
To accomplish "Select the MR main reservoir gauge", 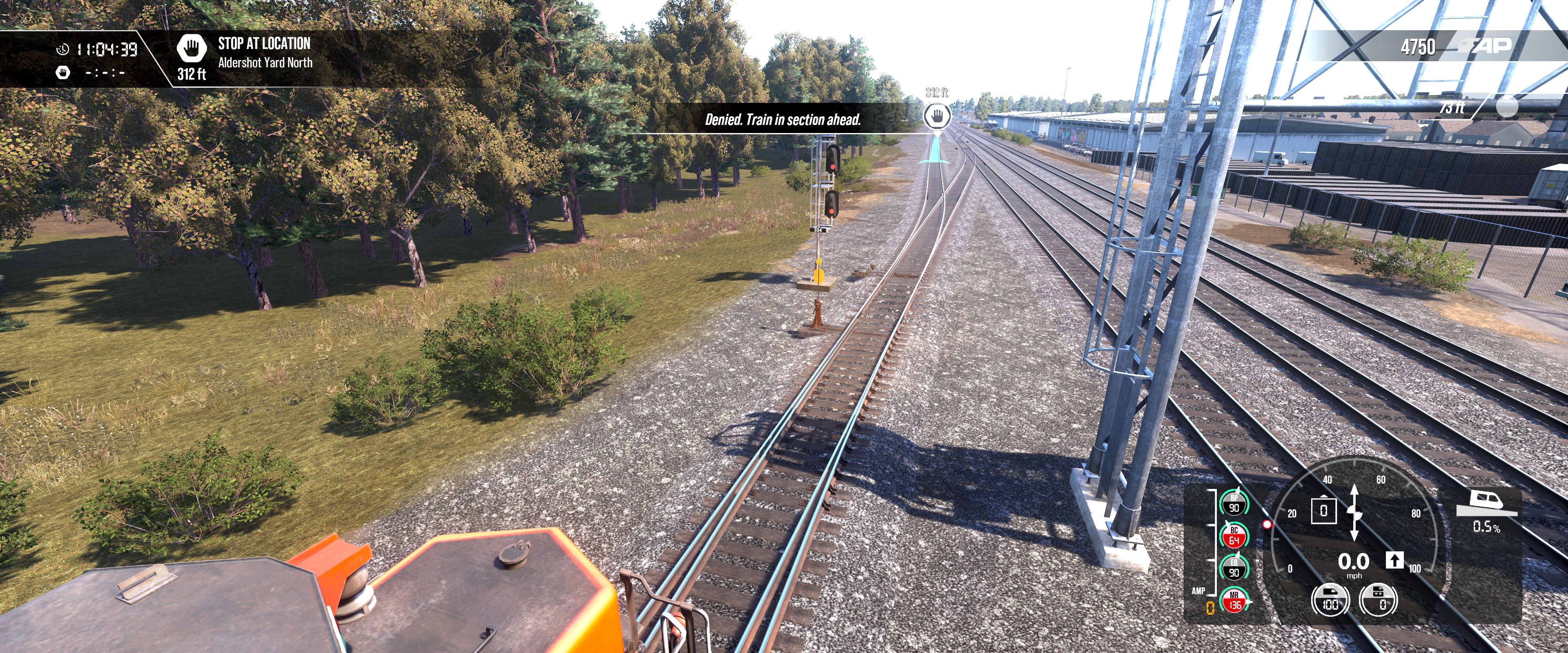I will [1234, 601].
